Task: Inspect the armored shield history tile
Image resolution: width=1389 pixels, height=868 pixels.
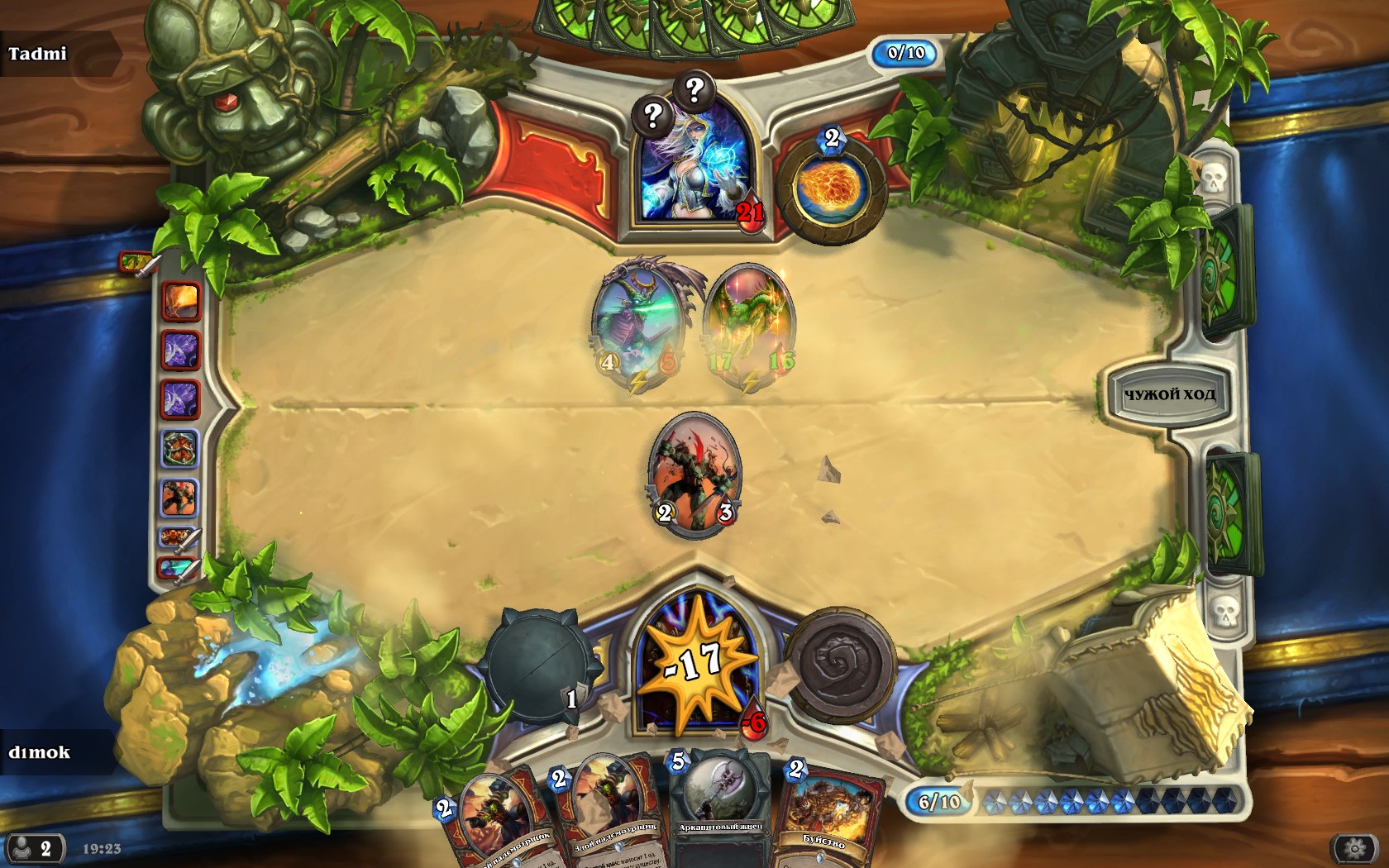Action: (179, 450)
